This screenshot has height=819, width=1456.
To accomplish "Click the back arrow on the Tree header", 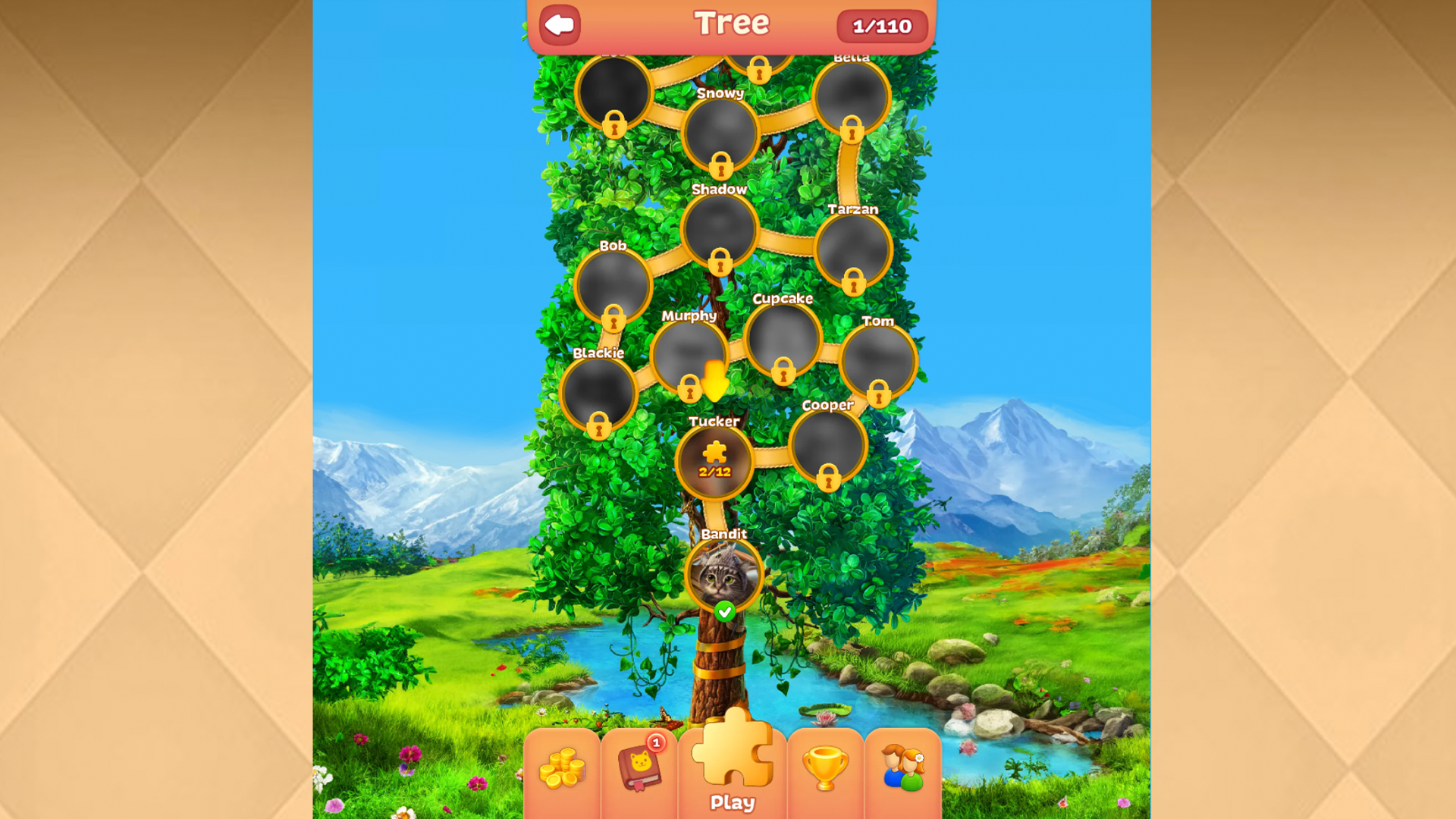I will 559,25.
